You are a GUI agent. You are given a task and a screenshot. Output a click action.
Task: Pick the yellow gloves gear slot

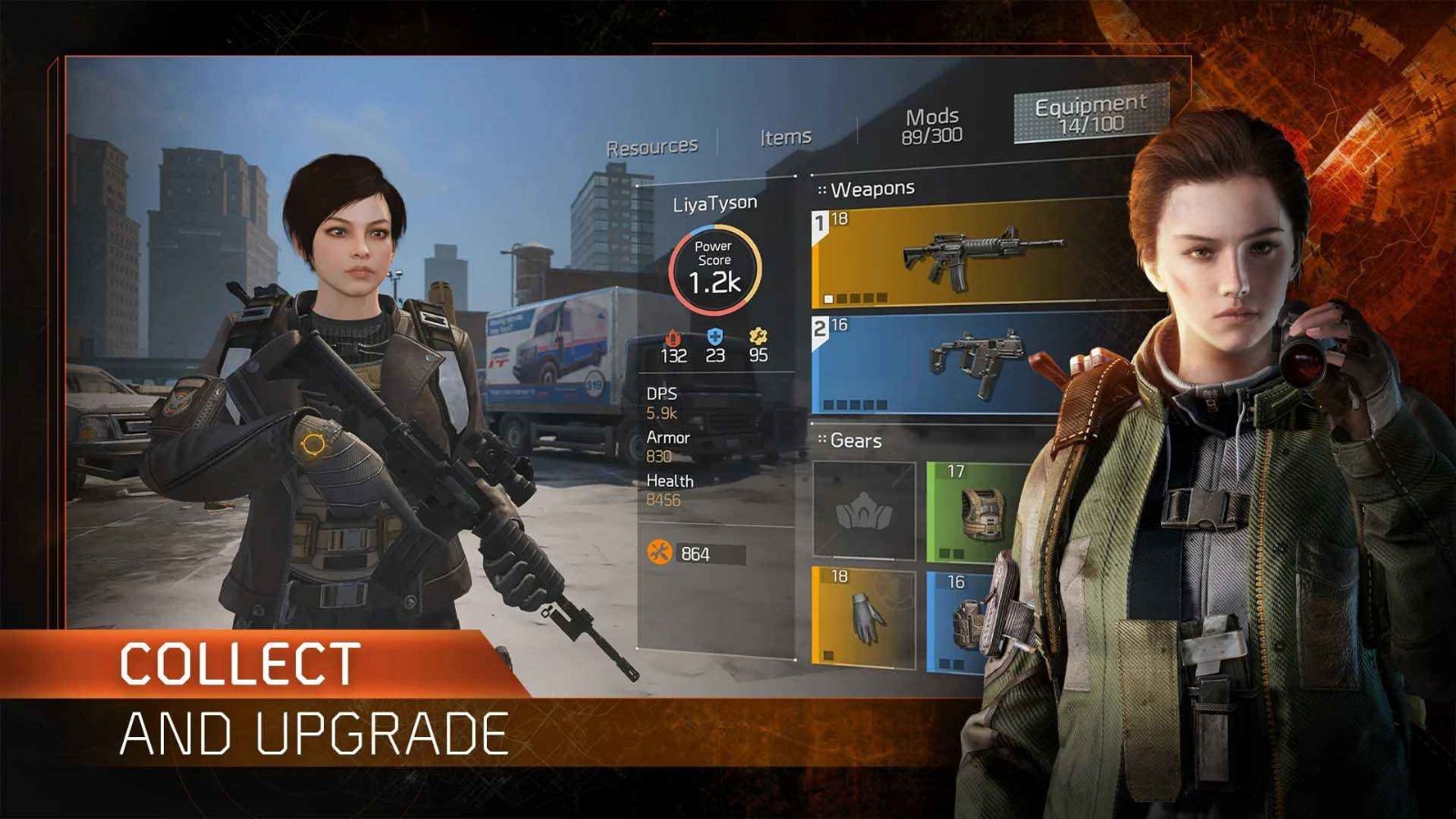864,617
